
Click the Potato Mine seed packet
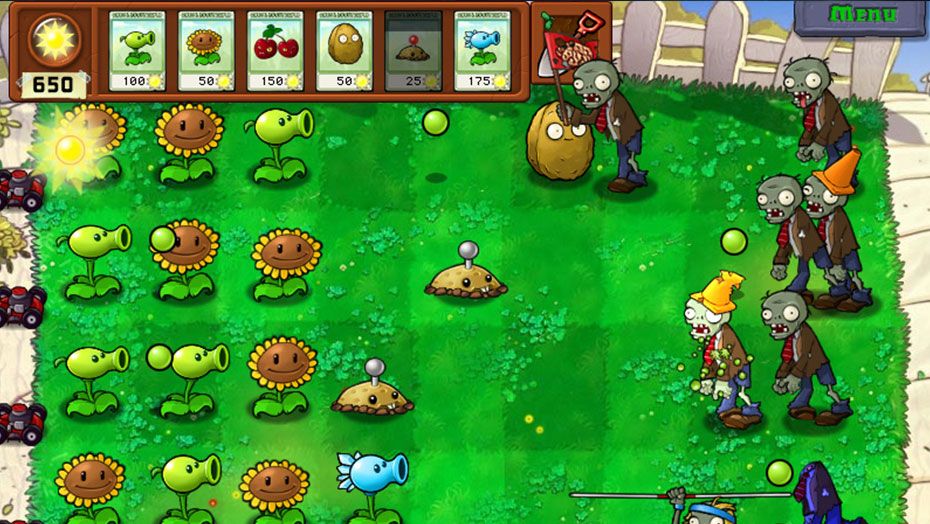pyautogui.click(x=413, y=51)
